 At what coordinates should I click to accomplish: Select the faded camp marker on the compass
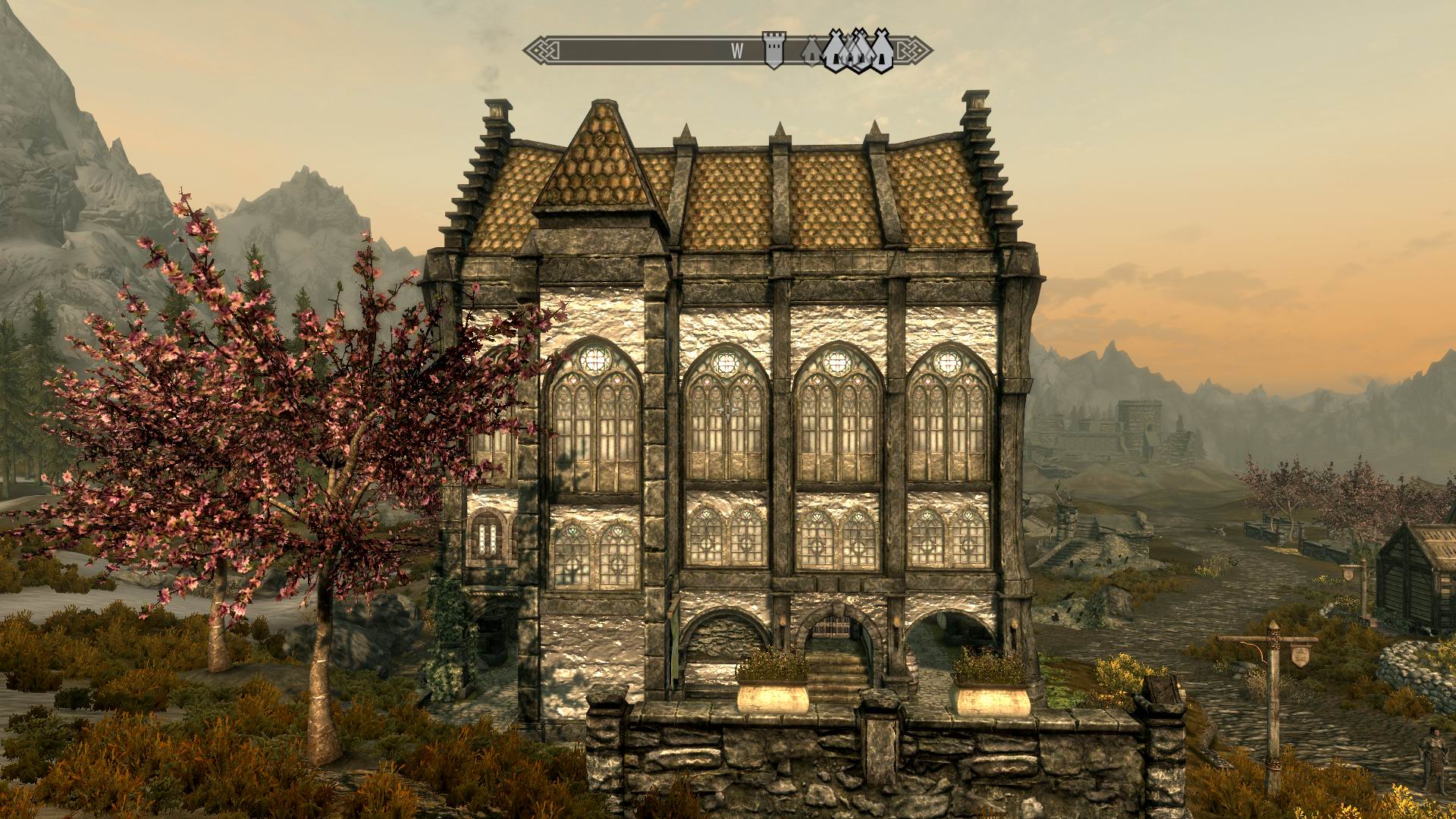811,51
